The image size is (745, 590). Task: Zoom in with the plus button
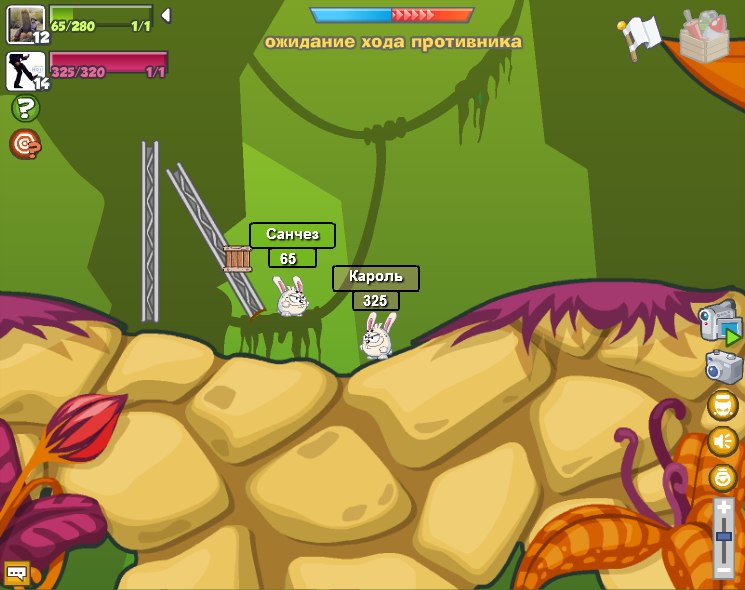[724, 508]
